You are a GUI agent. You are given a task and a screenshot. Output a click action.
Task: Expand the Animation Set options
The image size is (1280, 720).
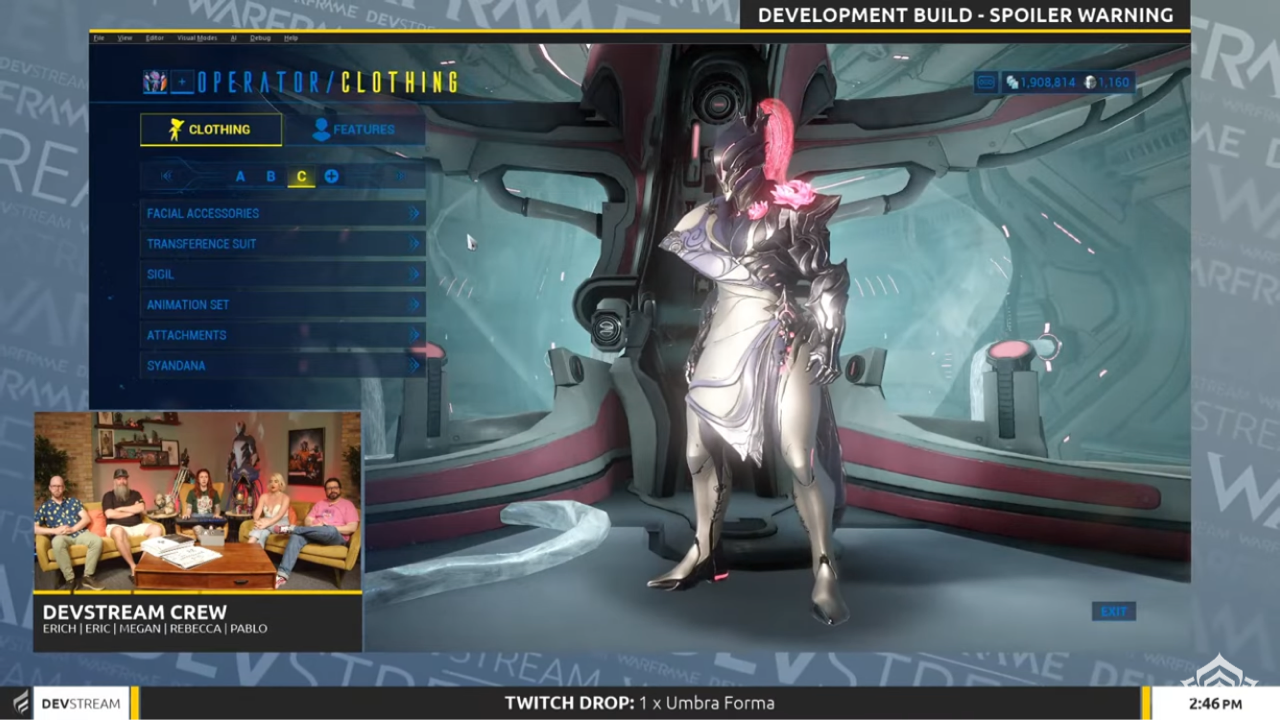click(282, 304)
